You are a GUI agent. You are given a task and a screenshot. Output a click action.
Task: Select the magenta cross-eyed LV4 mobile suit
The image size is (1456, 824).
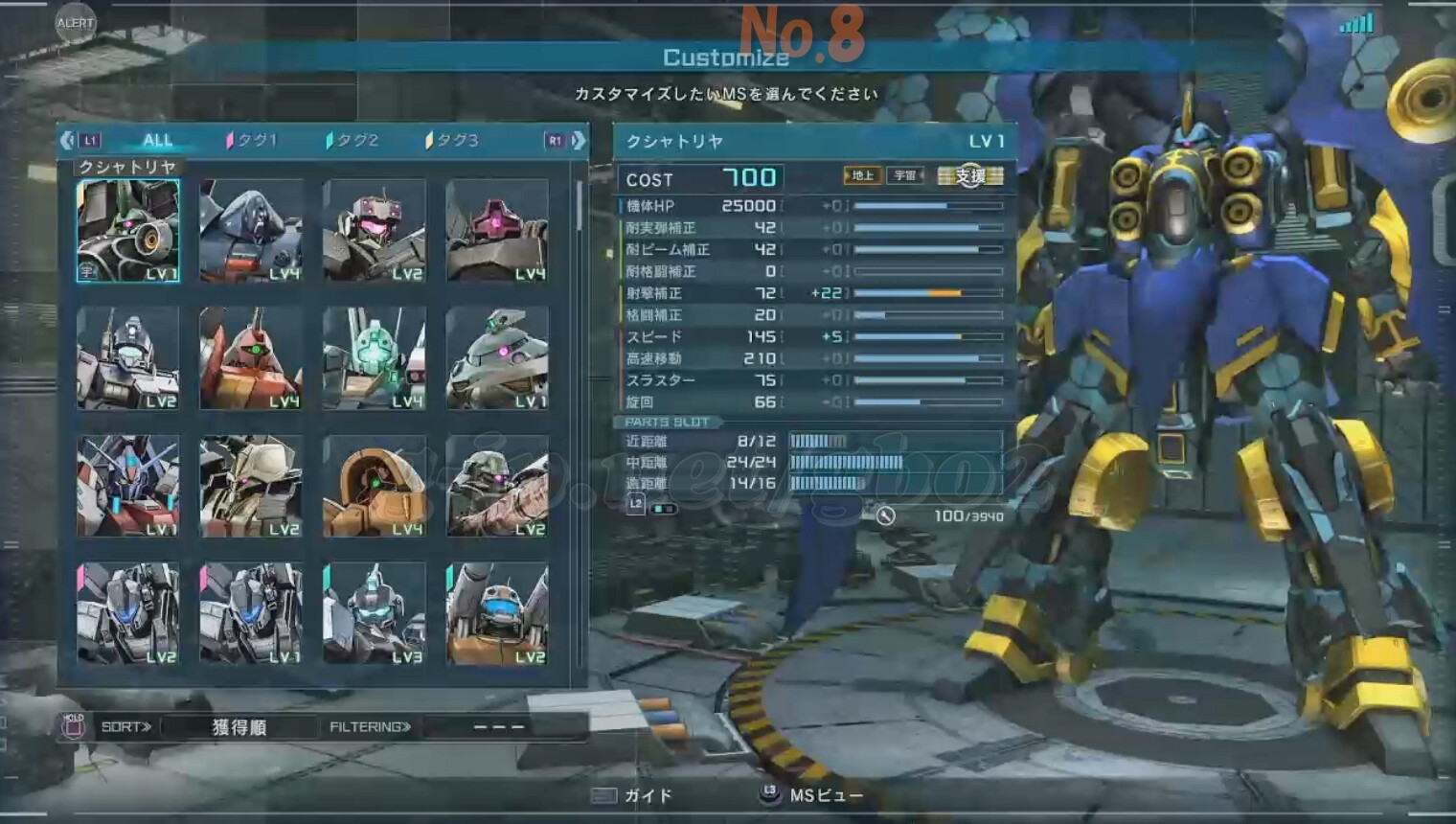497,231
